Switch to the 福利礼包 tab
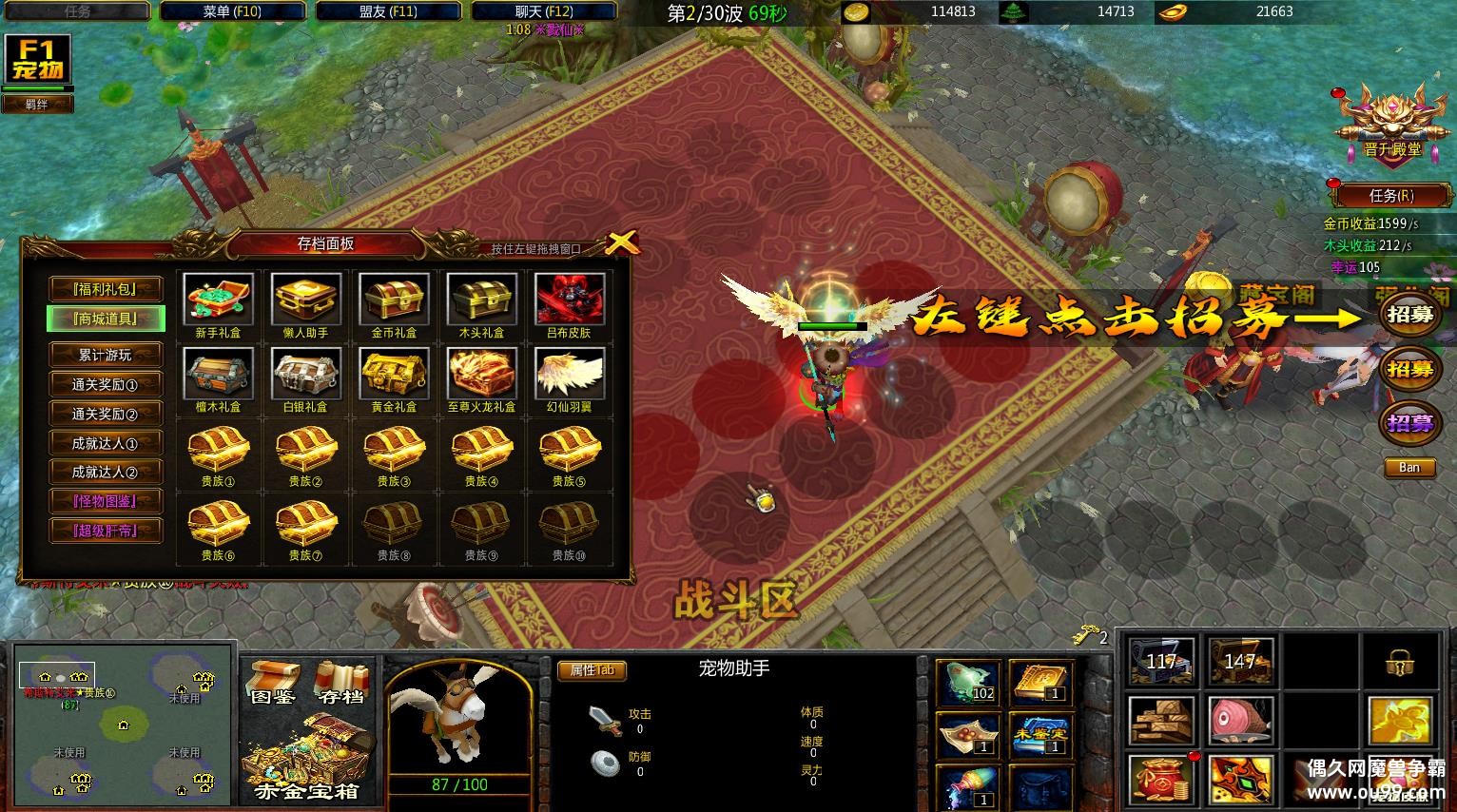The height and width of the screenshot is (812, 1457). pos(106,289)
